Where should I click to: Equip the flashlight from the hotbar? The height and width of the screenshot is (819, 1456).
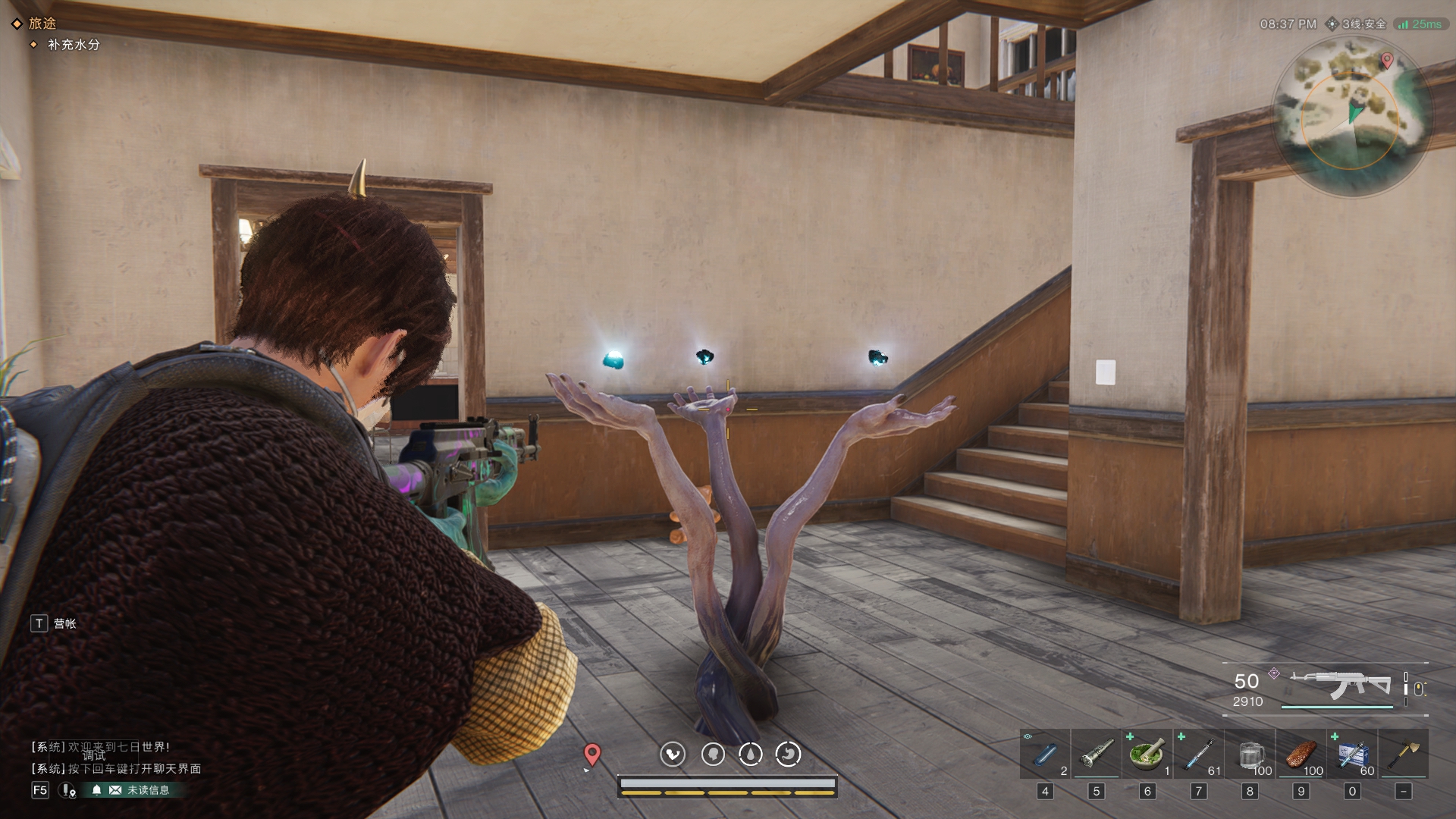pyautogui.click(x=1096, y=755)
